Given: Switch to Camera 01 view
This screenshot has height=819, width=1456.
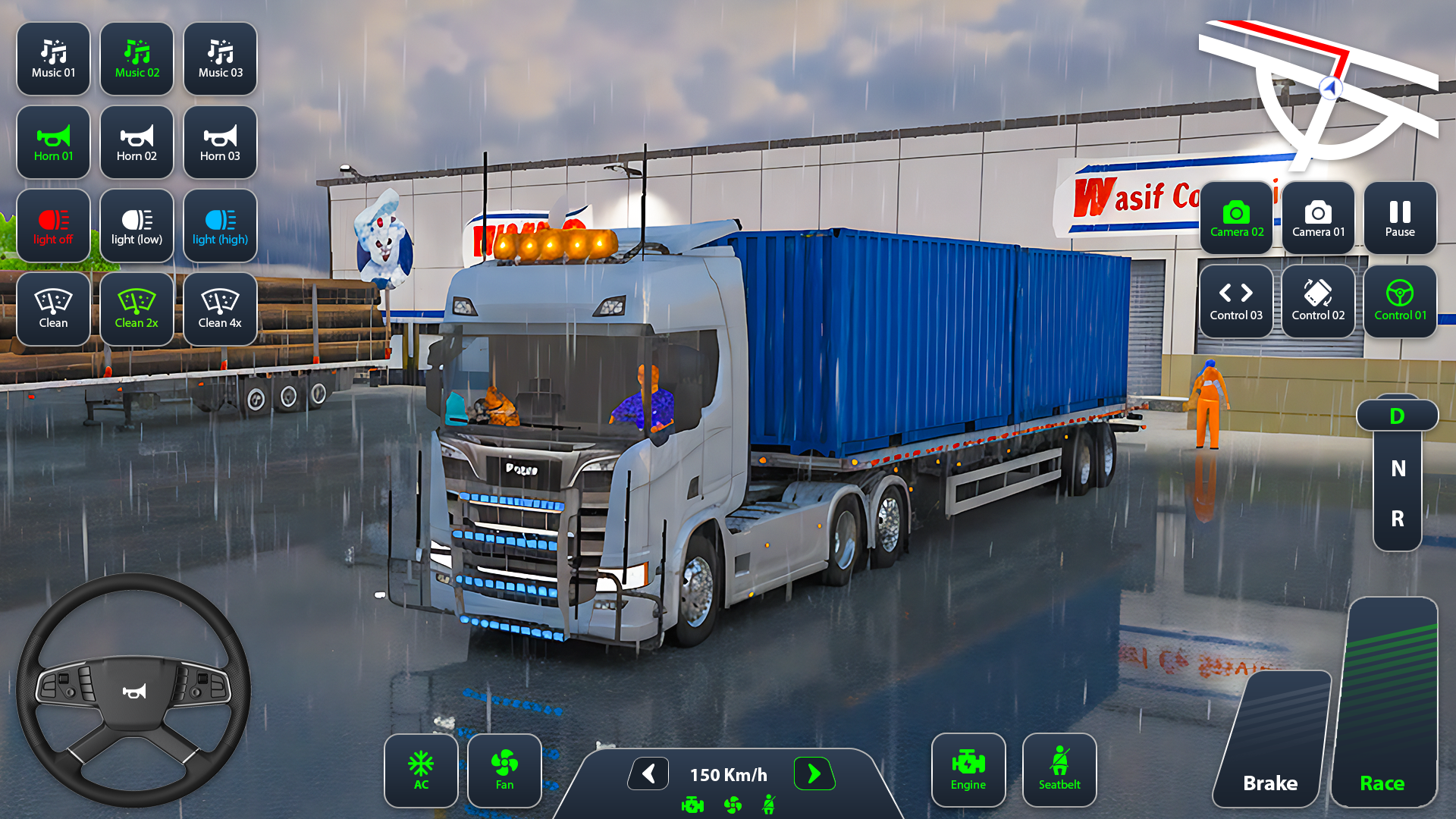Looking at the screenshot, I should (1318, 218).
